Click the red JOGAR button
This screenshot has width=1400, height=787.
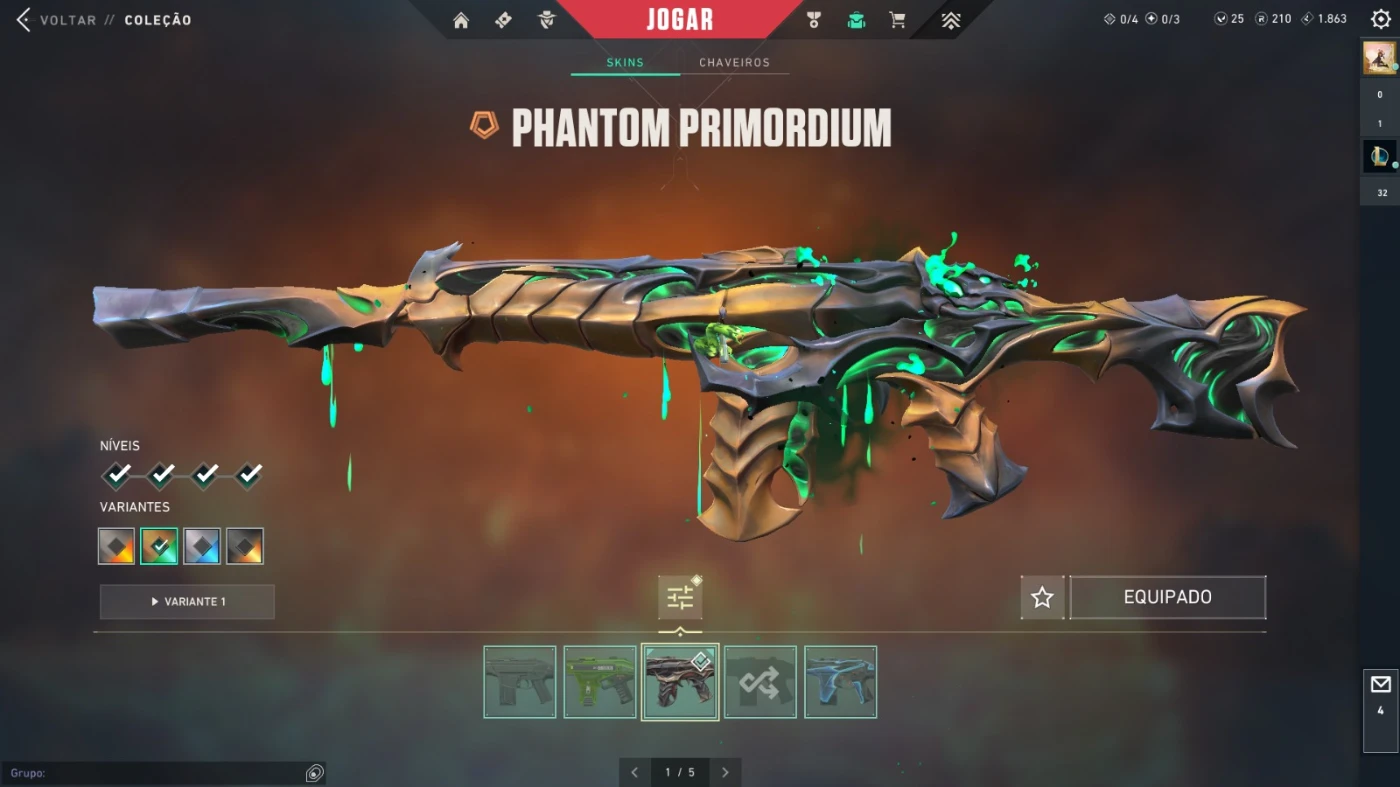(x=680, y=19)
